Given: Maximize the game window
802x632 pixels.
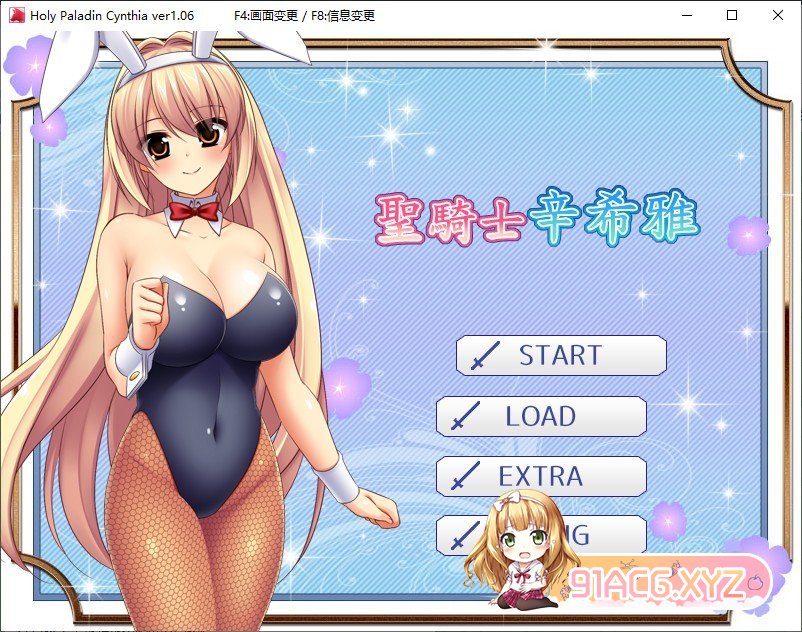Looking at the screenshot, I should point(732,15).
